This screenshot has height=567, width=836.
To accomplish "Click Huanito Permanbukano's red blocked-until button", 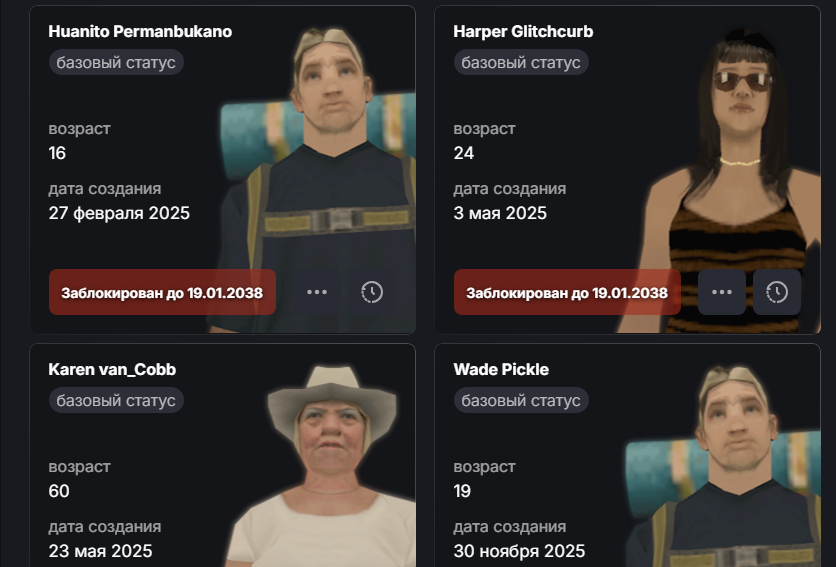I will pyautogui.click(x=162, y=293).
